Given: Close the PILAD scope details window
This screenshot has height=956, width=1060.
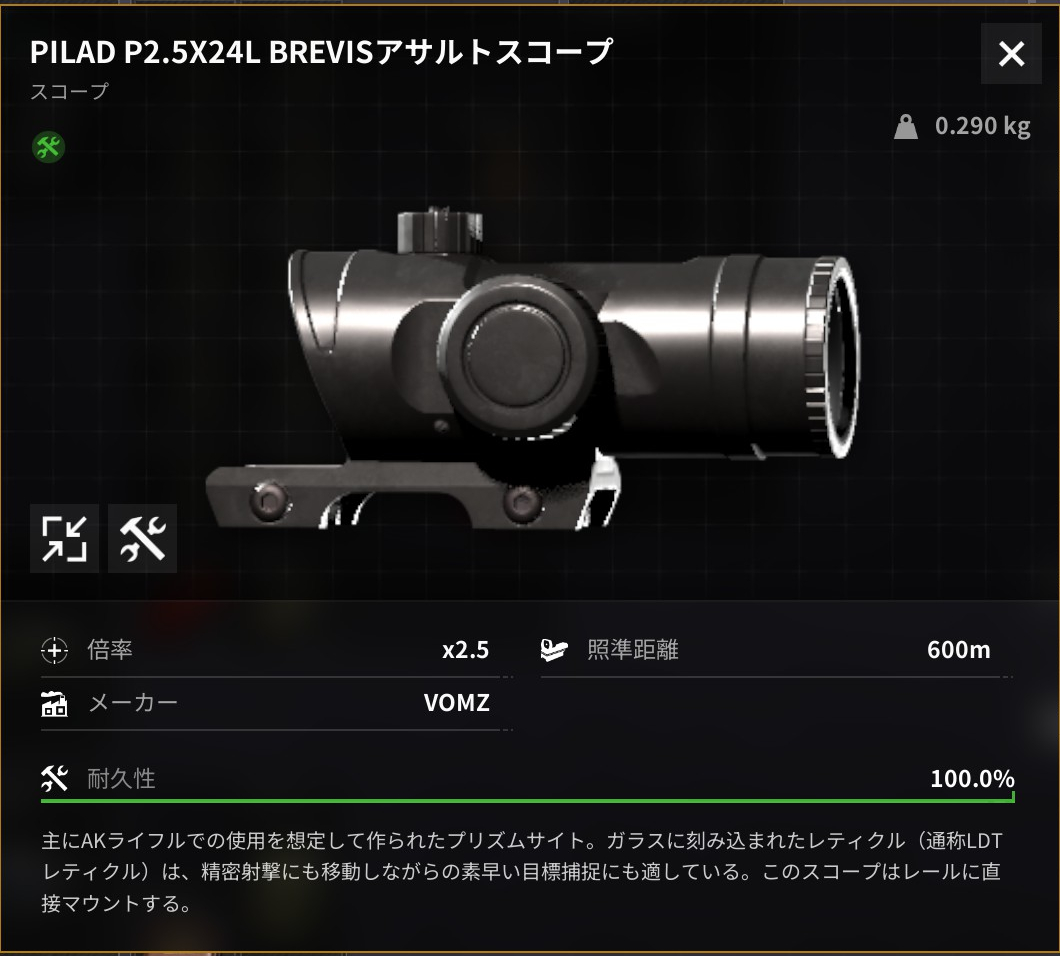Looking at the screenshot, I should tap(1012, 54).
